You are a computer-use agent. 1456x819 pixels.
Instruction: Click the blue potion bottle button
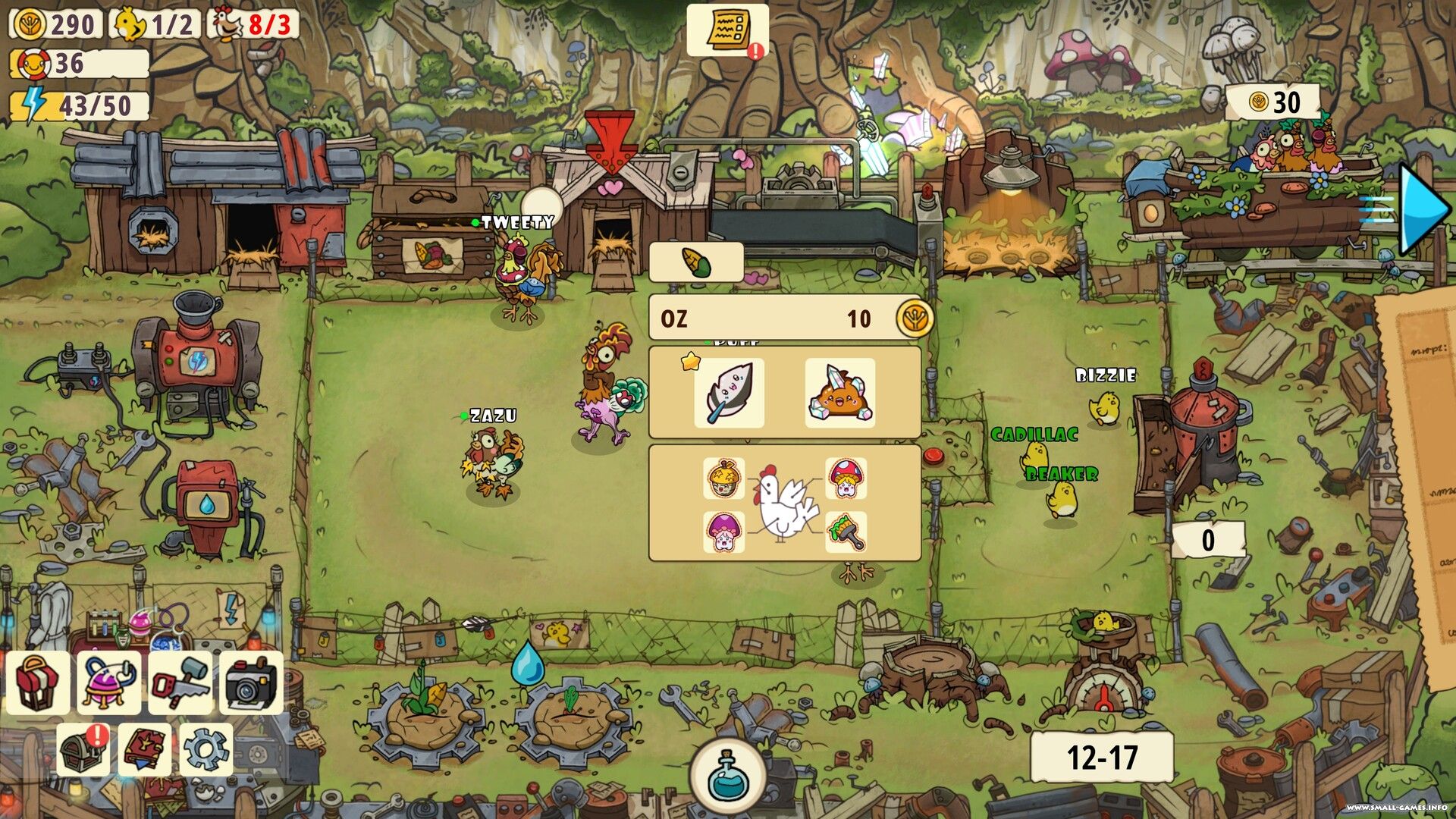coord(729,776)
